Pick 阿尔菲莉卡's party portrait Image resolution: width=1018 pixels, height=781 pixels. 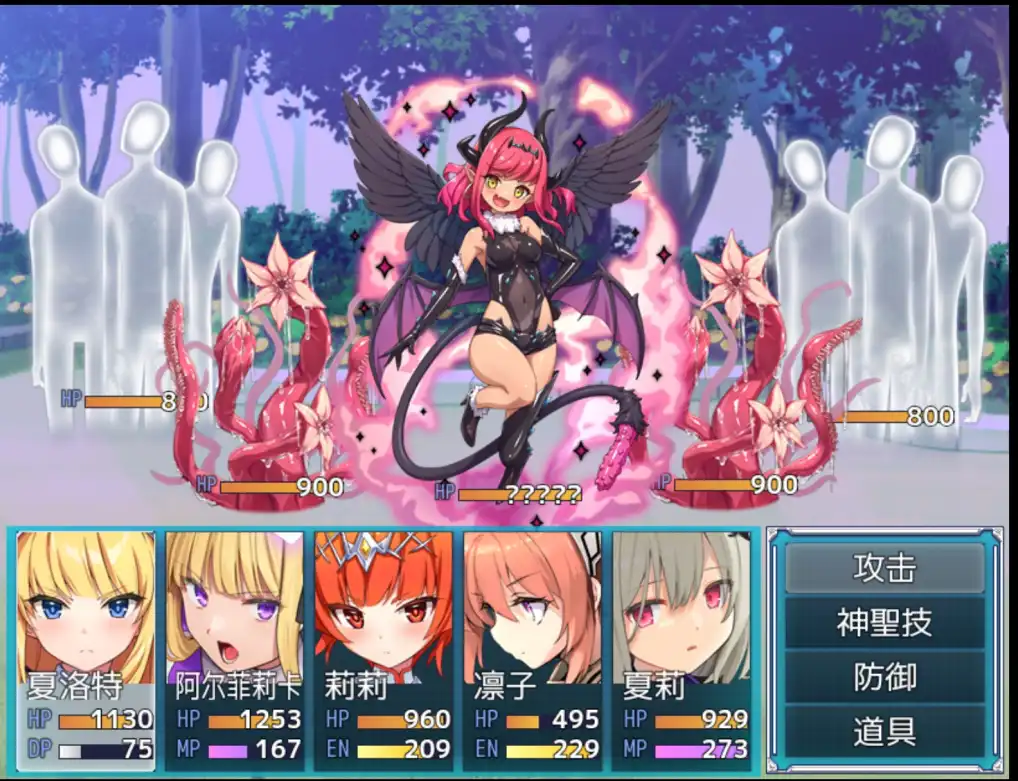[237, 608]
